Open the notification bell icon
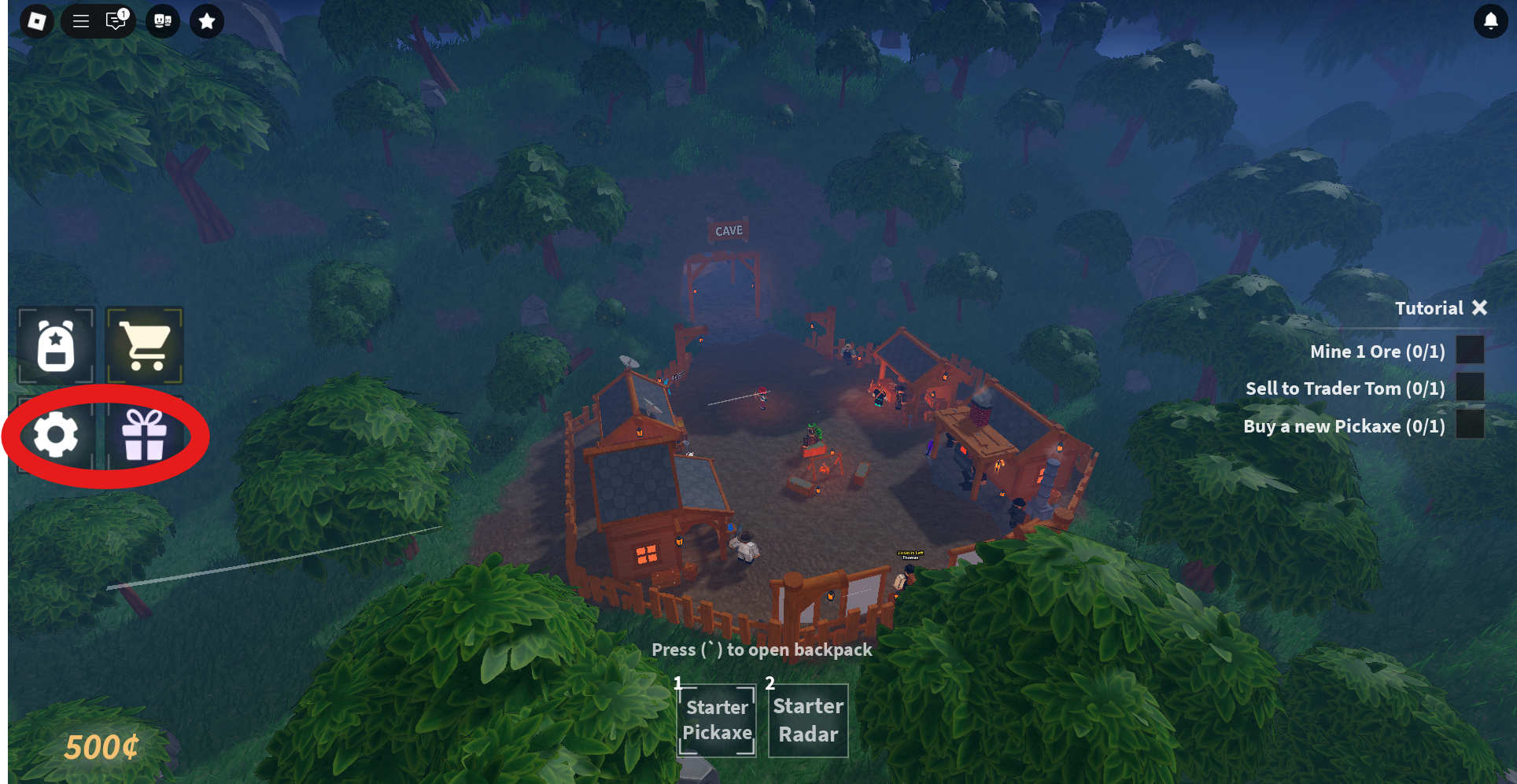1517x784 pixels. point(1489,21)
